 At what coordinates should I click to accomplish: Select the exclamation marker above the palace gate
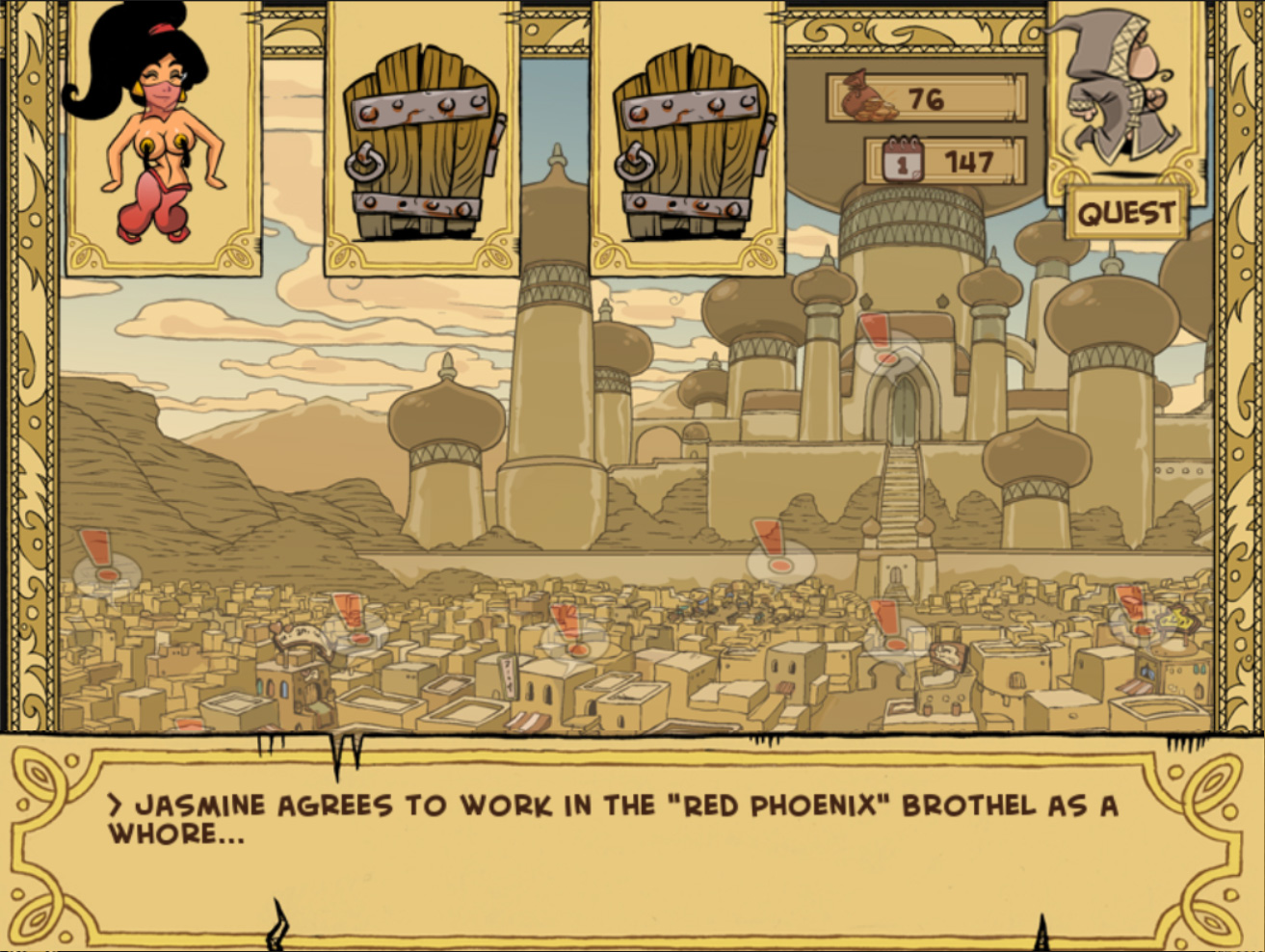[x=880, y=340]
